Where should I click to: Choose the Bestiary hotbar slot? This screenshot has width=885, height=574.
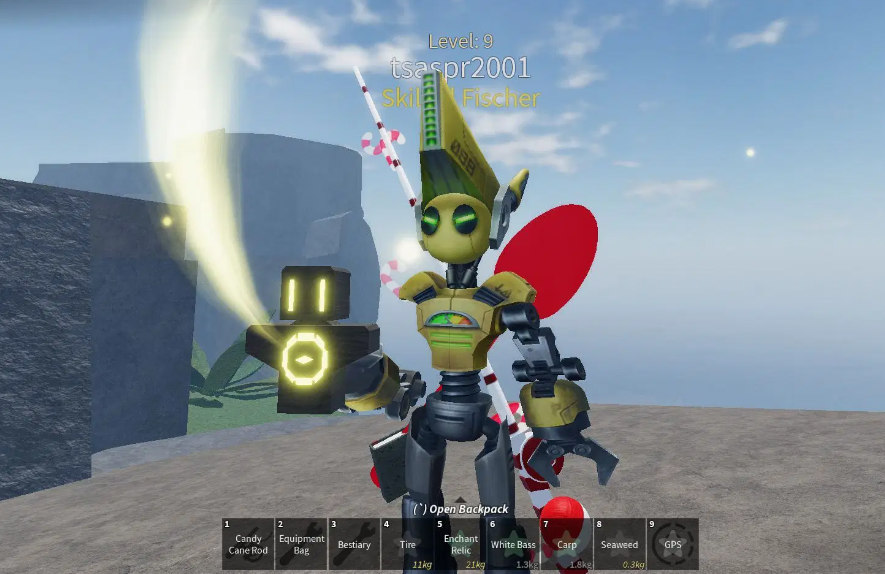354,544
